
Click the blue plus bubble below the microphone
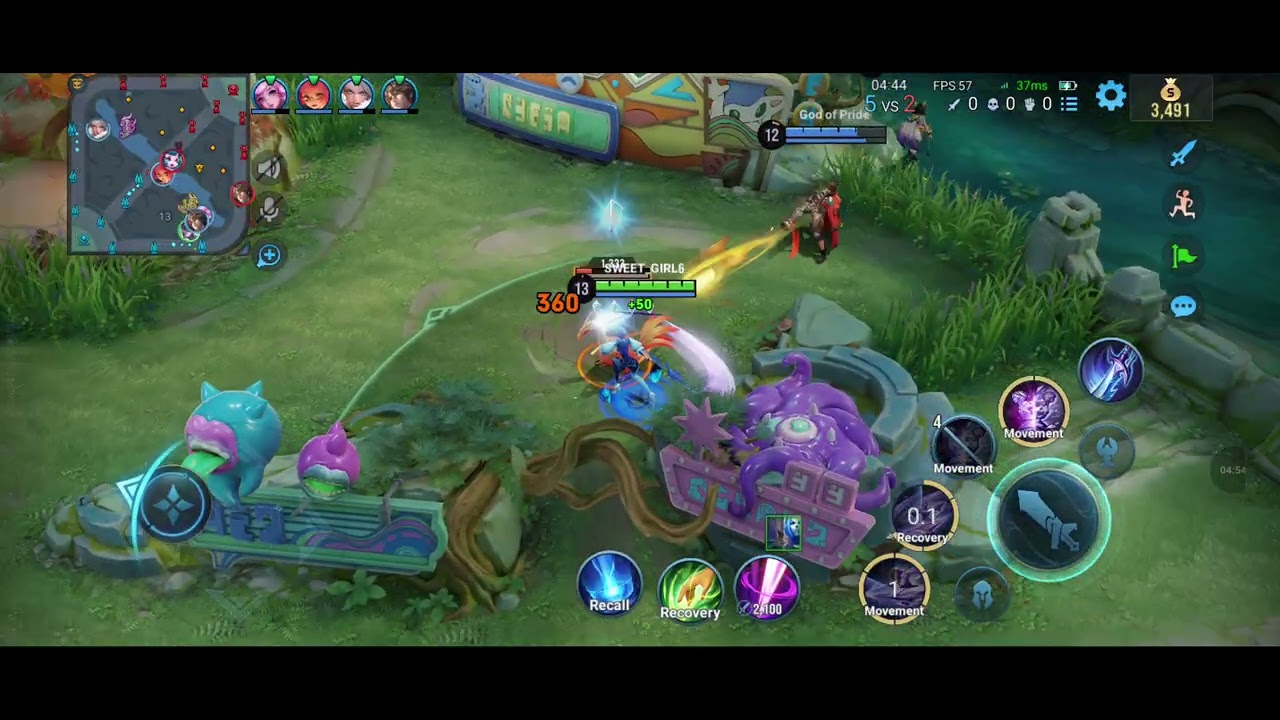pos(268,256)
